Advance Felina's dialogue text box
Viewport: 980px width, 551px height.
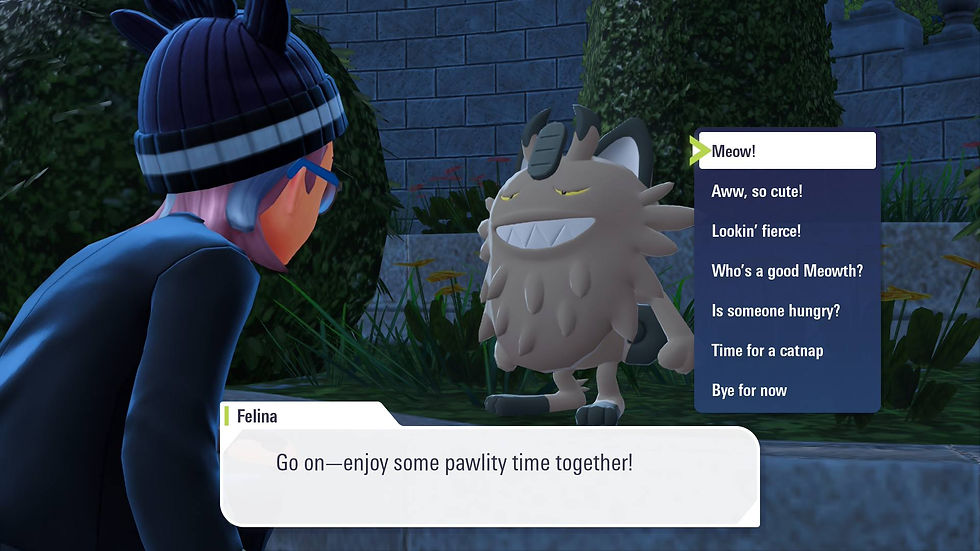pyautogui.click(x=489, y=475)
